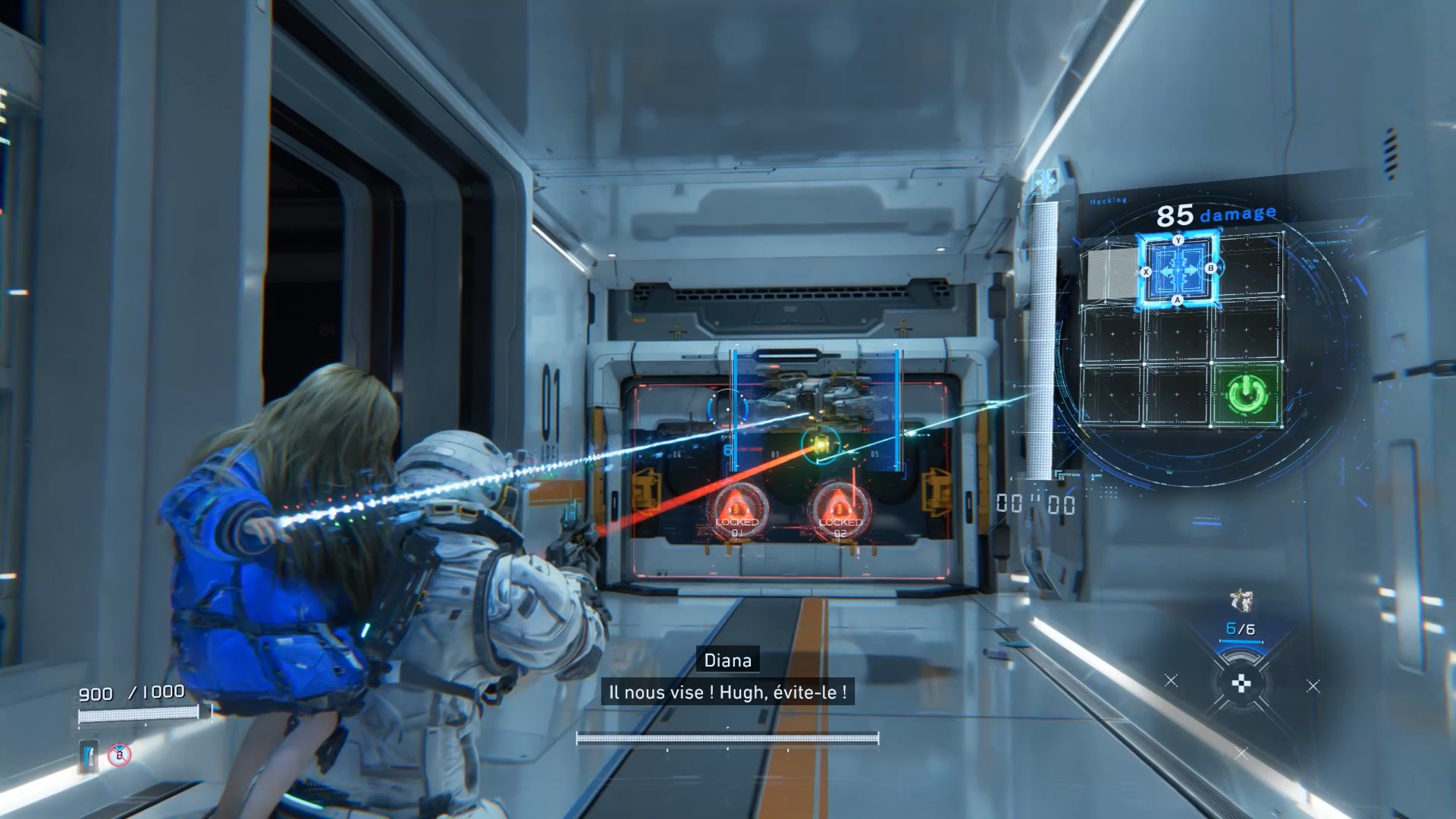Select the solid gray tile on hacking grid
Screen dimensions: 1456x819
tap(1111, 274)
